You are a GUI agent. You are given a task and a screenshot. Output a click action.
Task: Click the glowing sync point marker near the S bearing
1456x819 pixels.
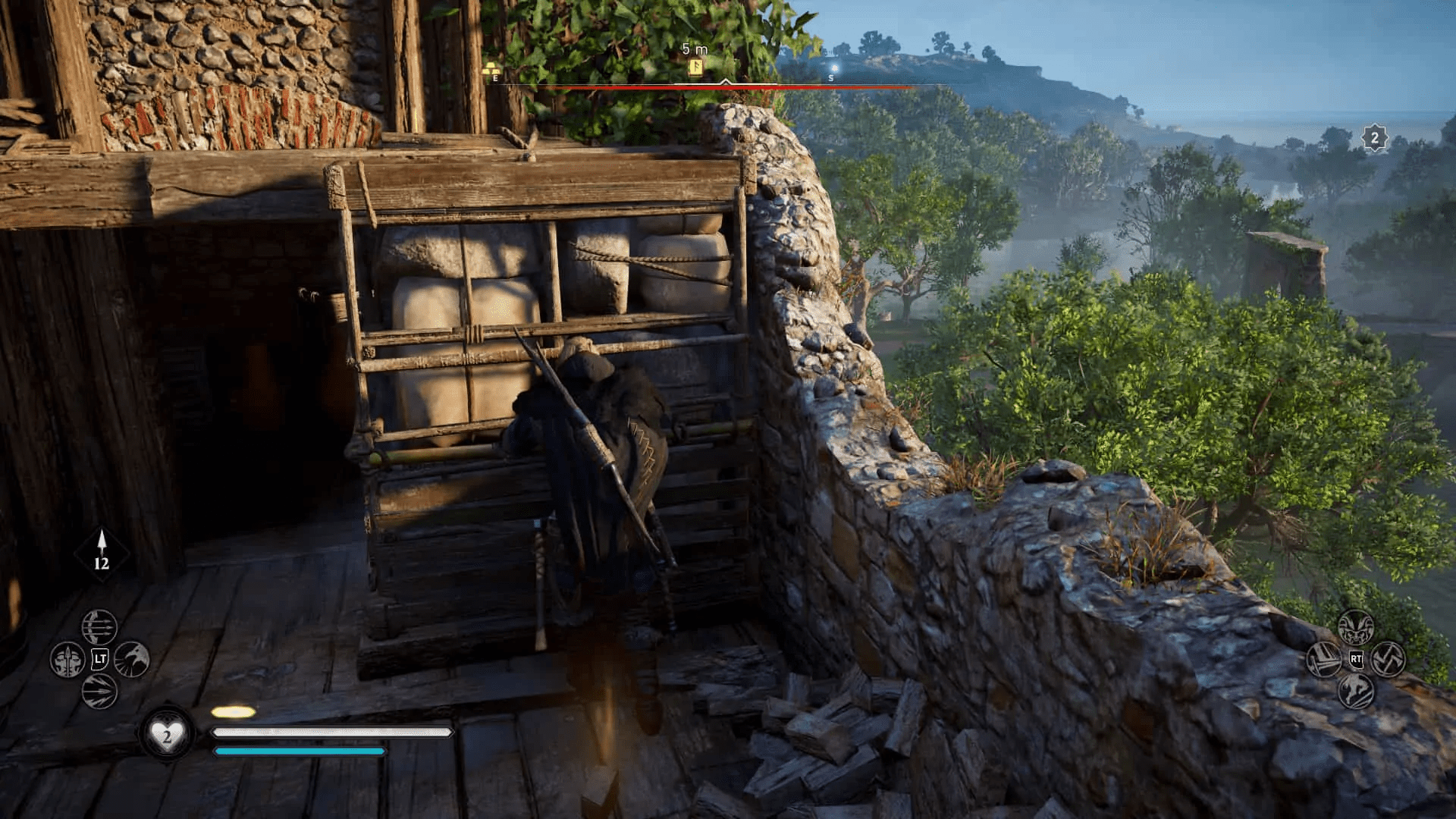[x=834, y=68]
